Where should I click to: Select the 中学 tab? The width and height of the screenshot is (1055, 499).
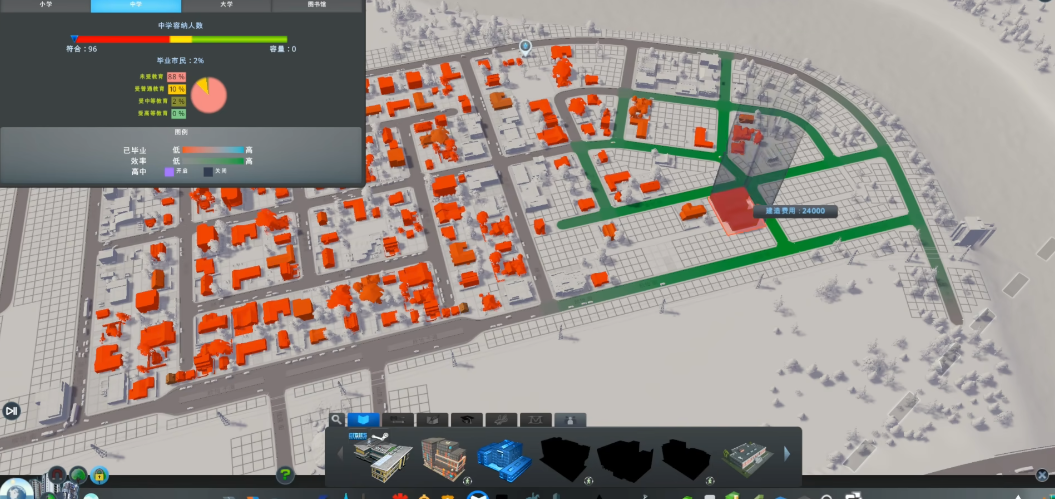(136, 5)
